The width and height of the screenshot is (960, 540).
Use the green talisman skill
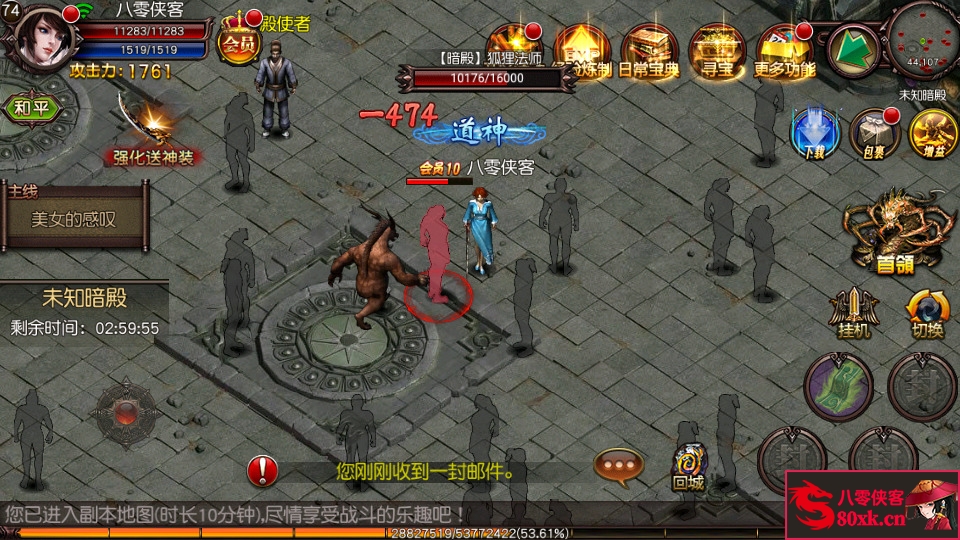pos(837,387)
